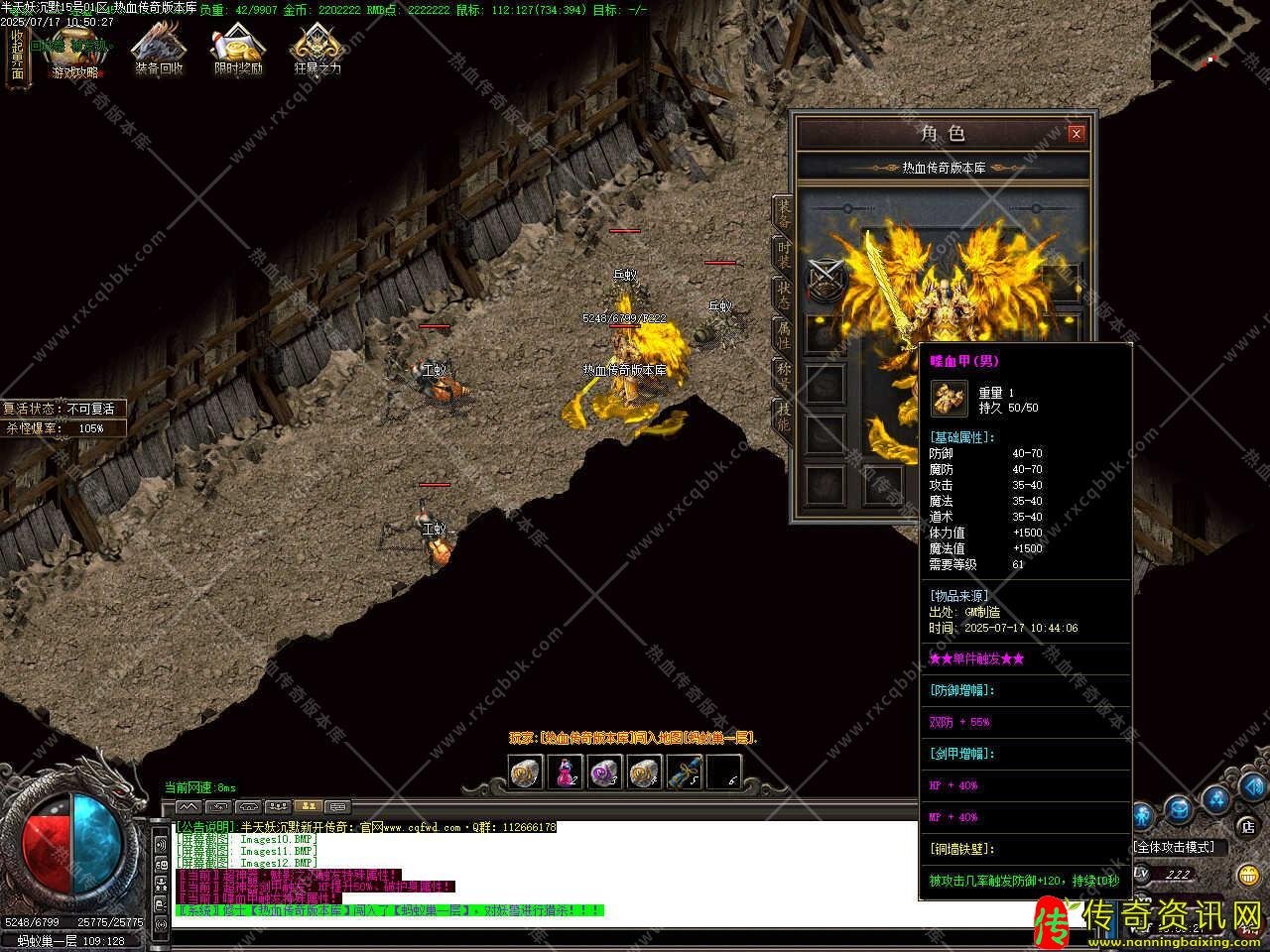Switch to the 技能 skills tab
The height and width of the screenshot is (952, 1270).
784,417
